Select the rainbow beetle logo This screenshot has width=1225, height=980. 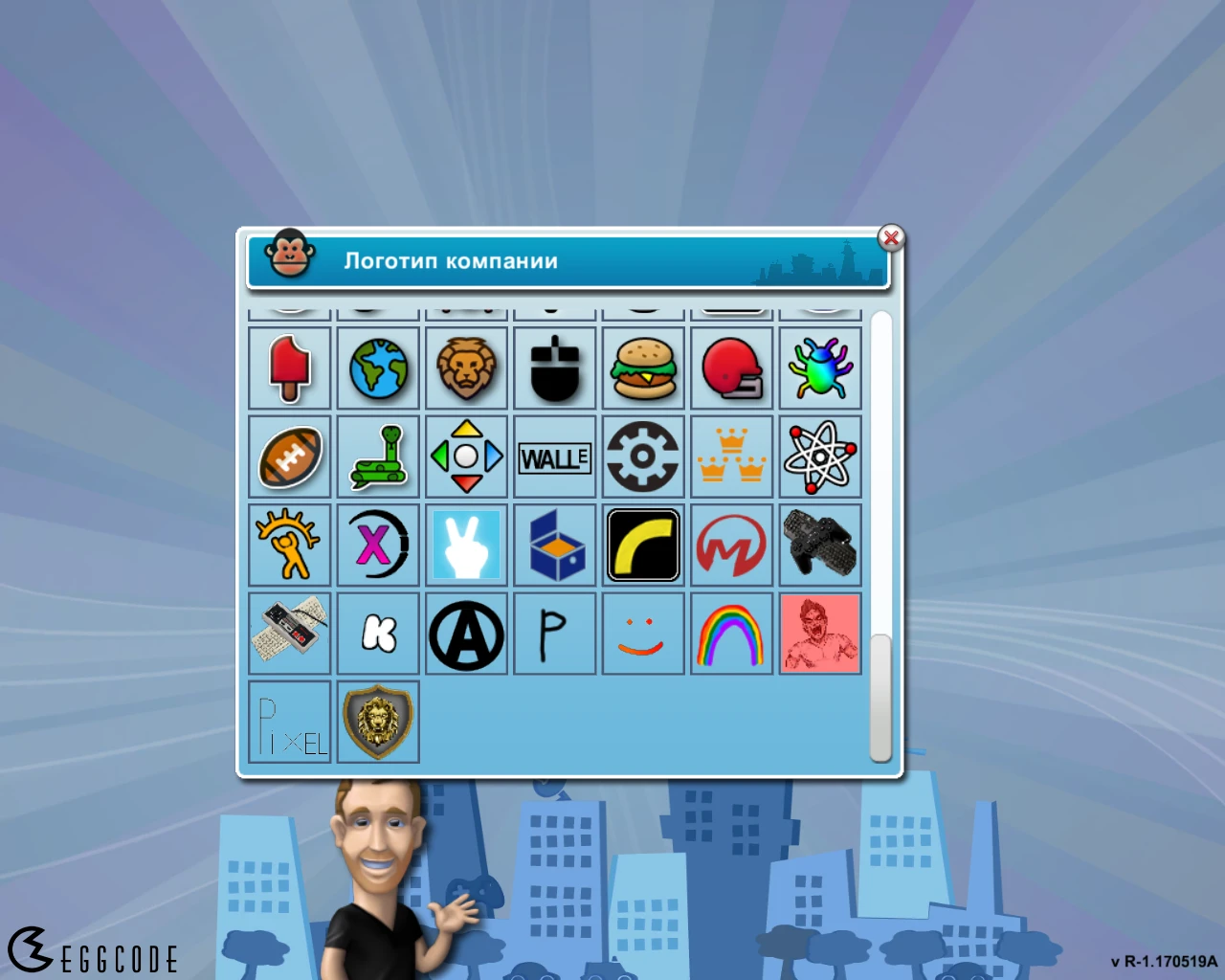(819, 368)
